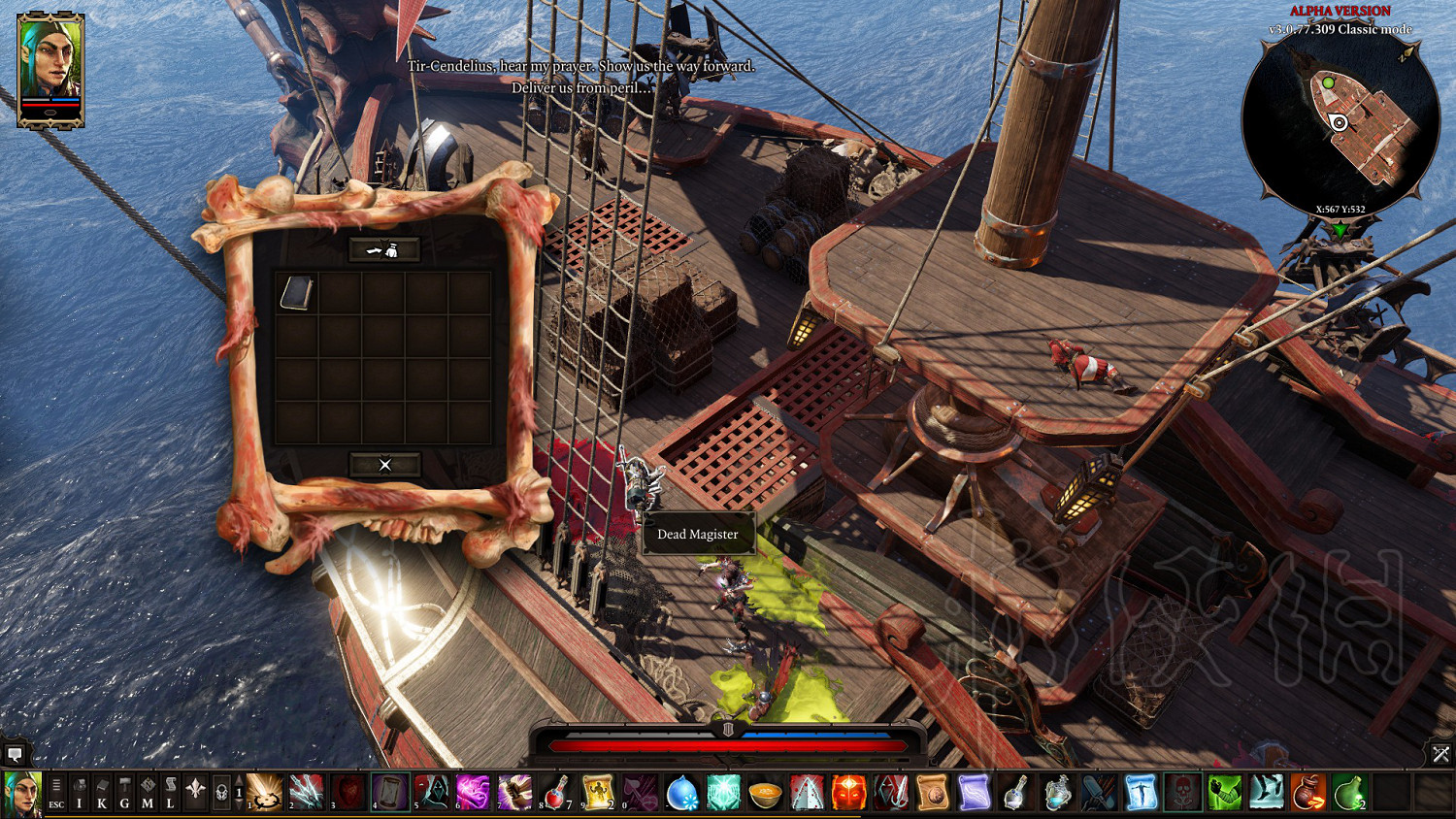Viewport: 1456px width, 819px height.
Task: Open the journal L button
Action: point(170,793)
